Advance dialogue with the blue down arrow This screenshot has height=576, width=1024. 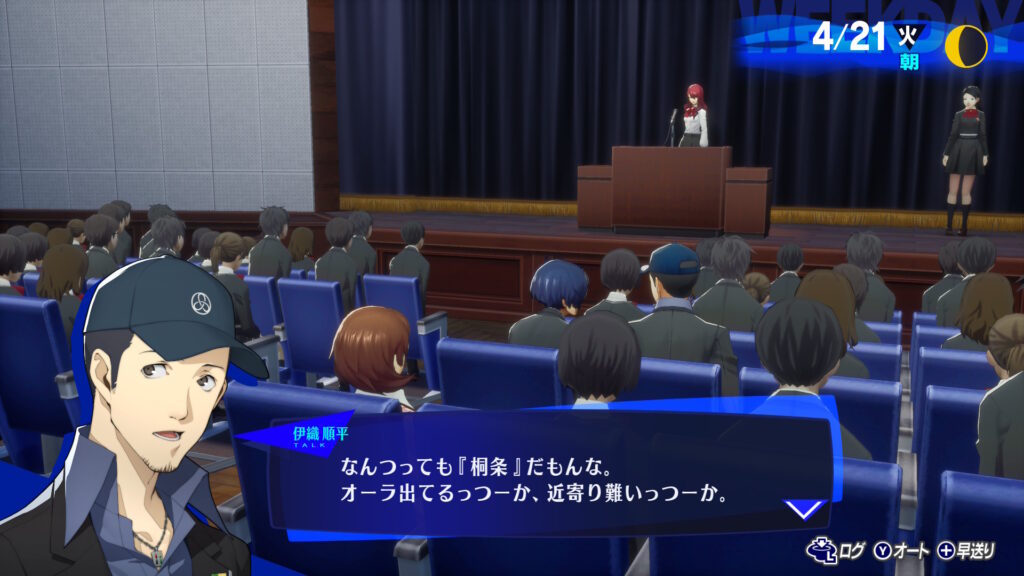coord(803,509)
